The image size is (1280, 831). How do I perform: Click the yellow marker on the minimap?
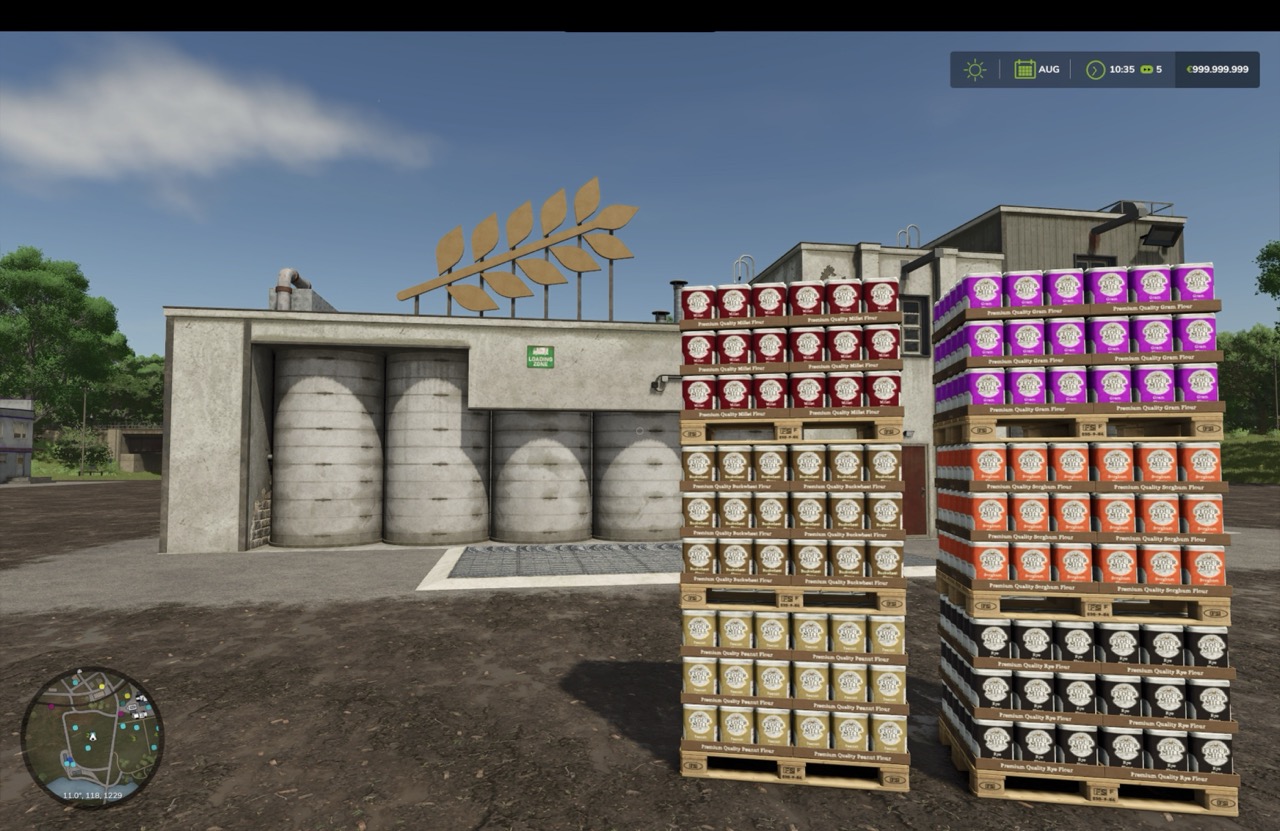101,686
